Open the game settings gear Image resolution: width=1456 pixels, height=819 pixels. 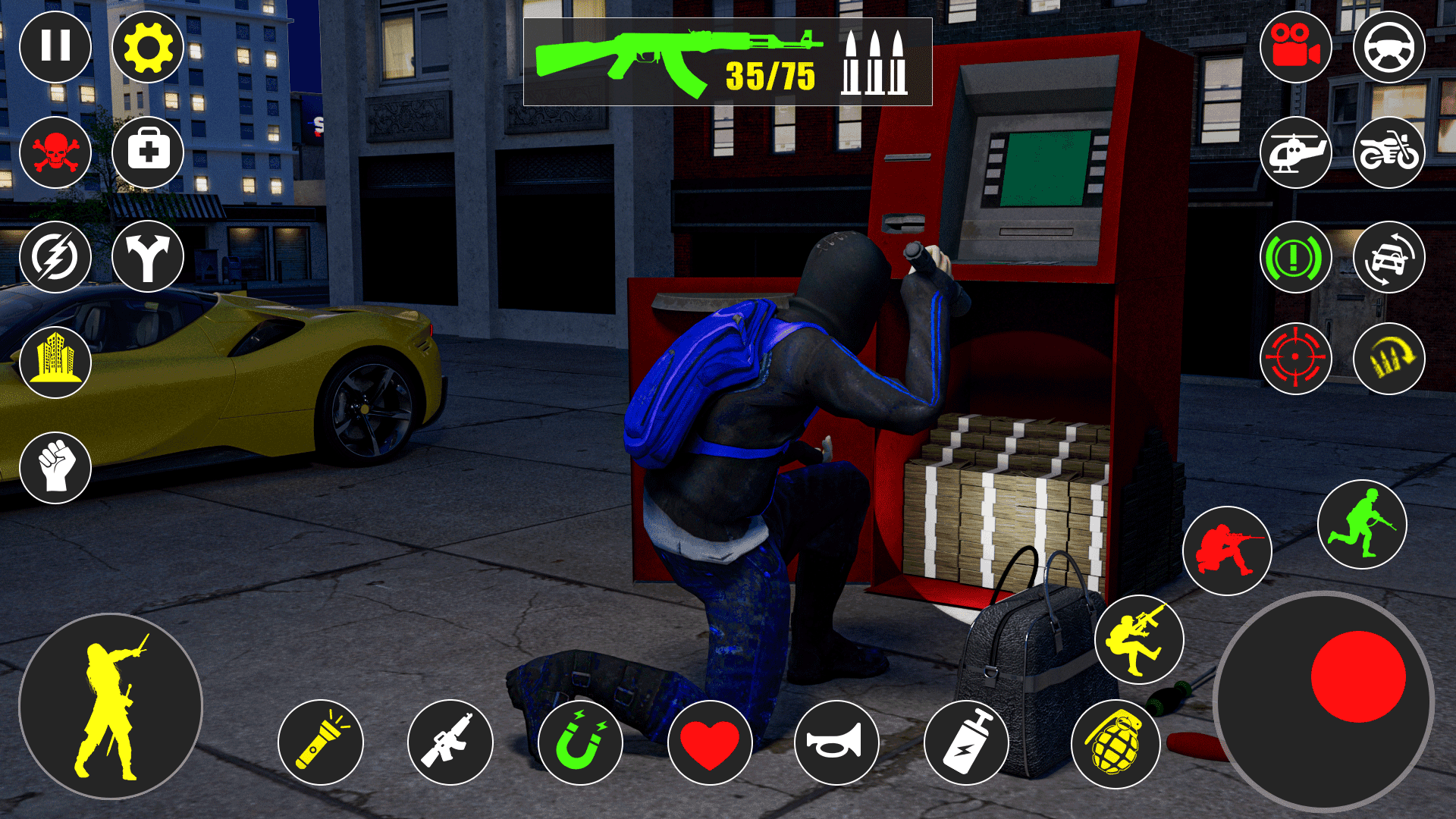(x=149, y=47)
